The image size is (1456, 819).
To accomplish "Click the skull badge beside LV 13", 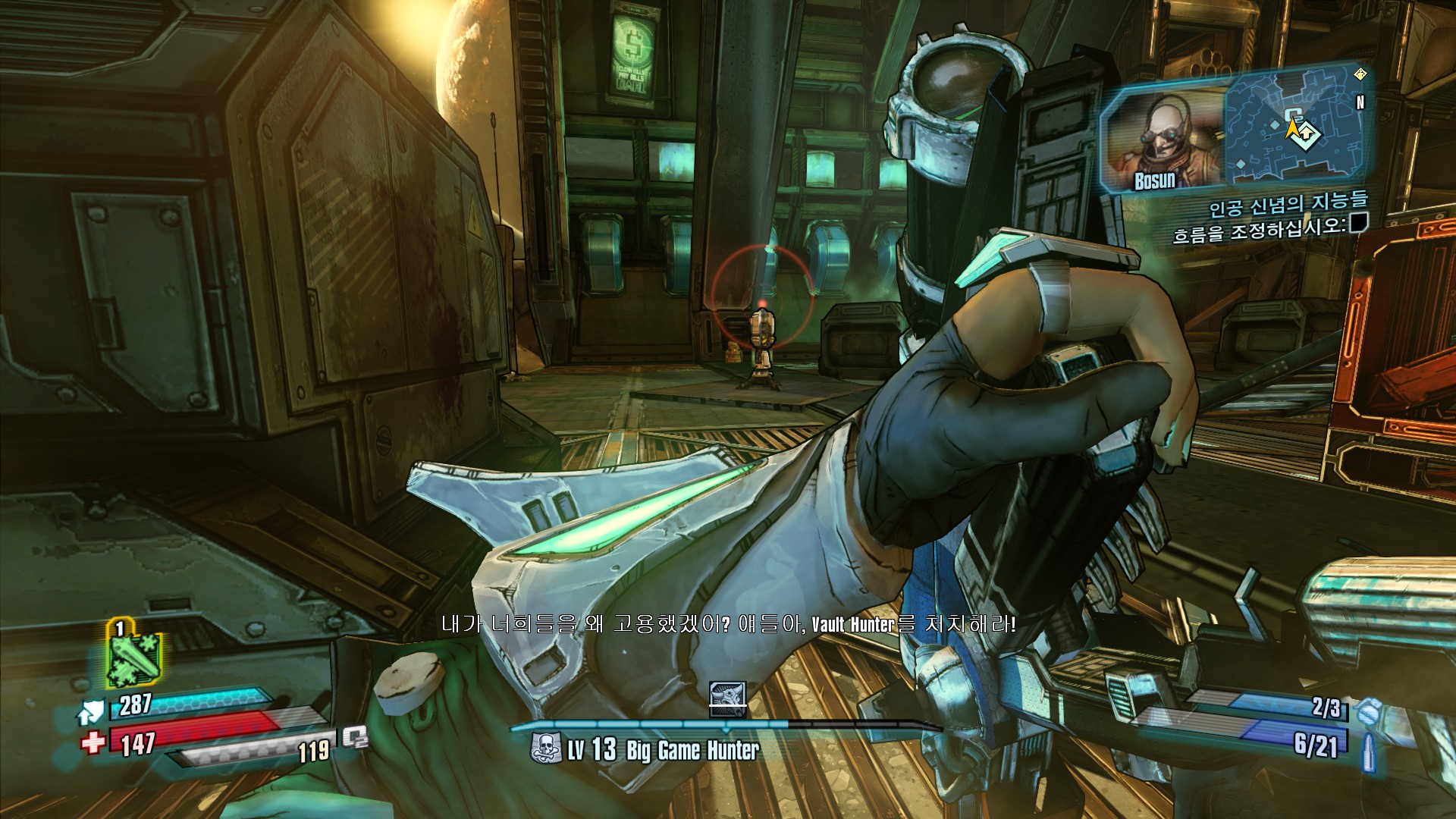I will coord(544,748).
